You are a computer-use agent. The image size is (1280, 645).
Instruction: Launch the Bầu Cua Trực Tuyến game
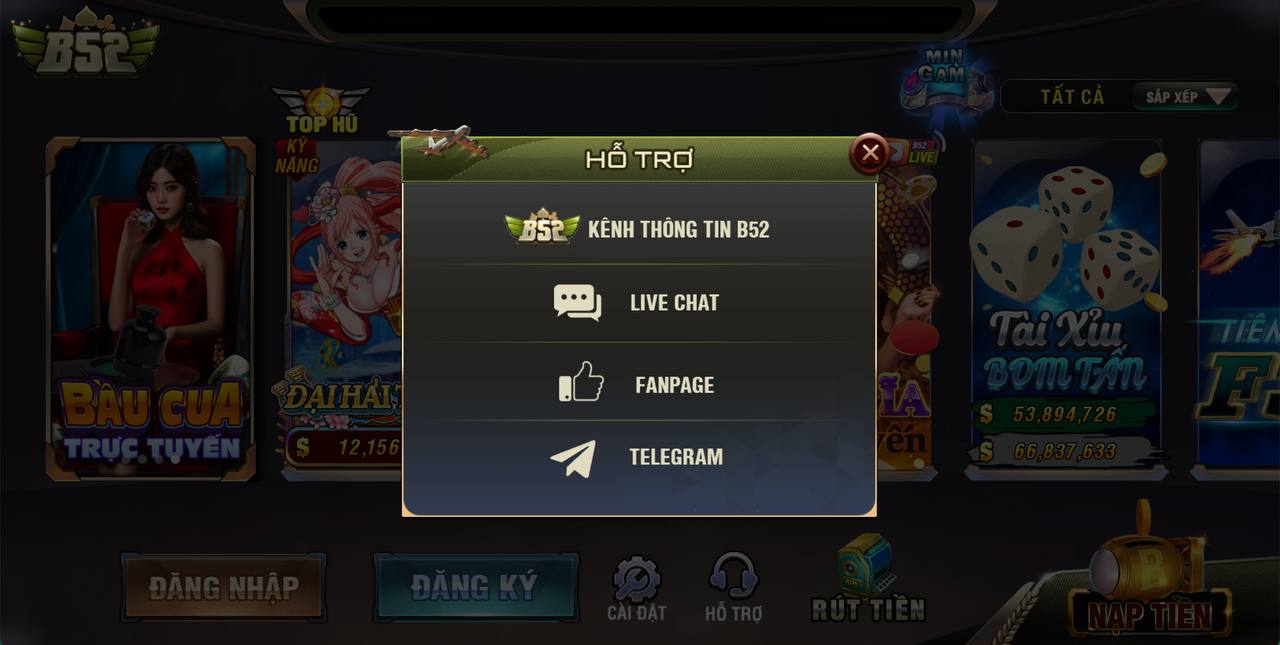pyautogui.click(x=151, y=310)
